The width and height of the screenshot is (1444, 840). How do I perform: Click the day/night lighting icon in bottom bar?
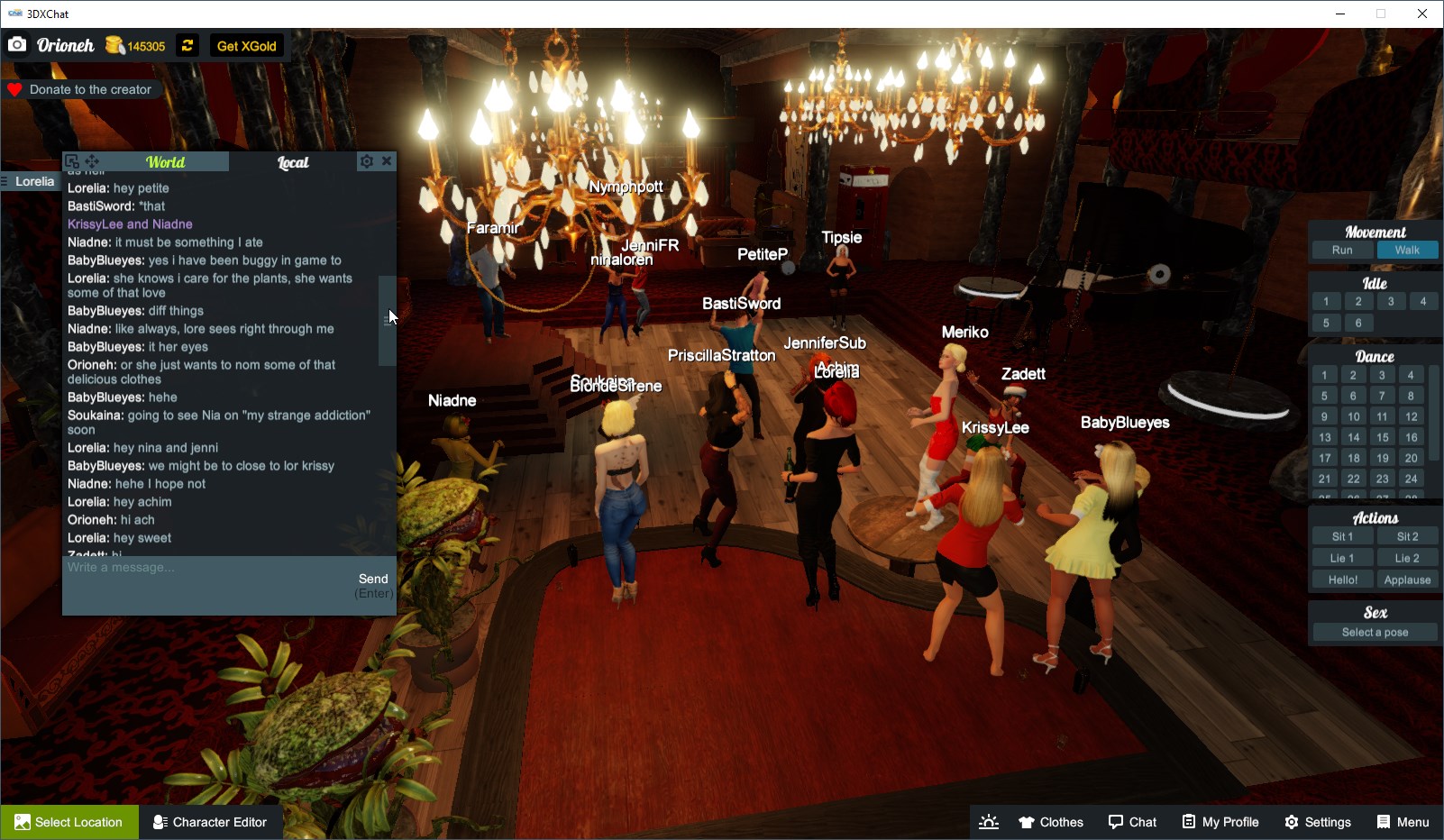pos(988,821)
